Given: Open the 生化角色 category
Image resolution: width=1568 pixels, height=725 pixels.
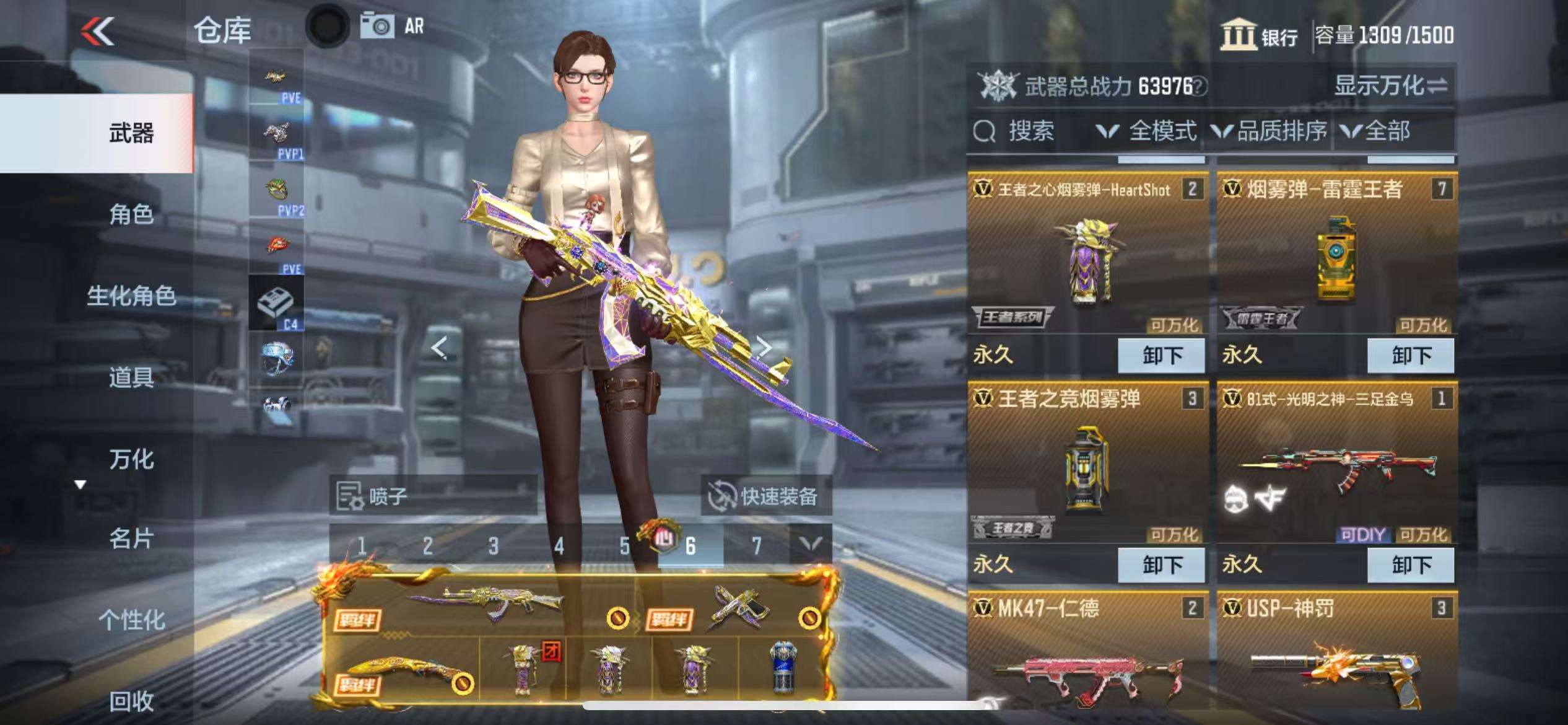Looking at the screenshot, I should (x=131, y=296).
